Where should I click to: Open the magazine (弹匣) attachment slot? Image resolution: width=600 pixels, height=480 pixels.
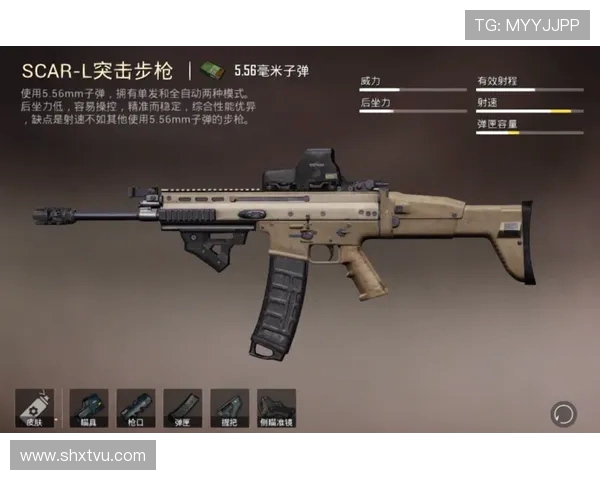183,407
